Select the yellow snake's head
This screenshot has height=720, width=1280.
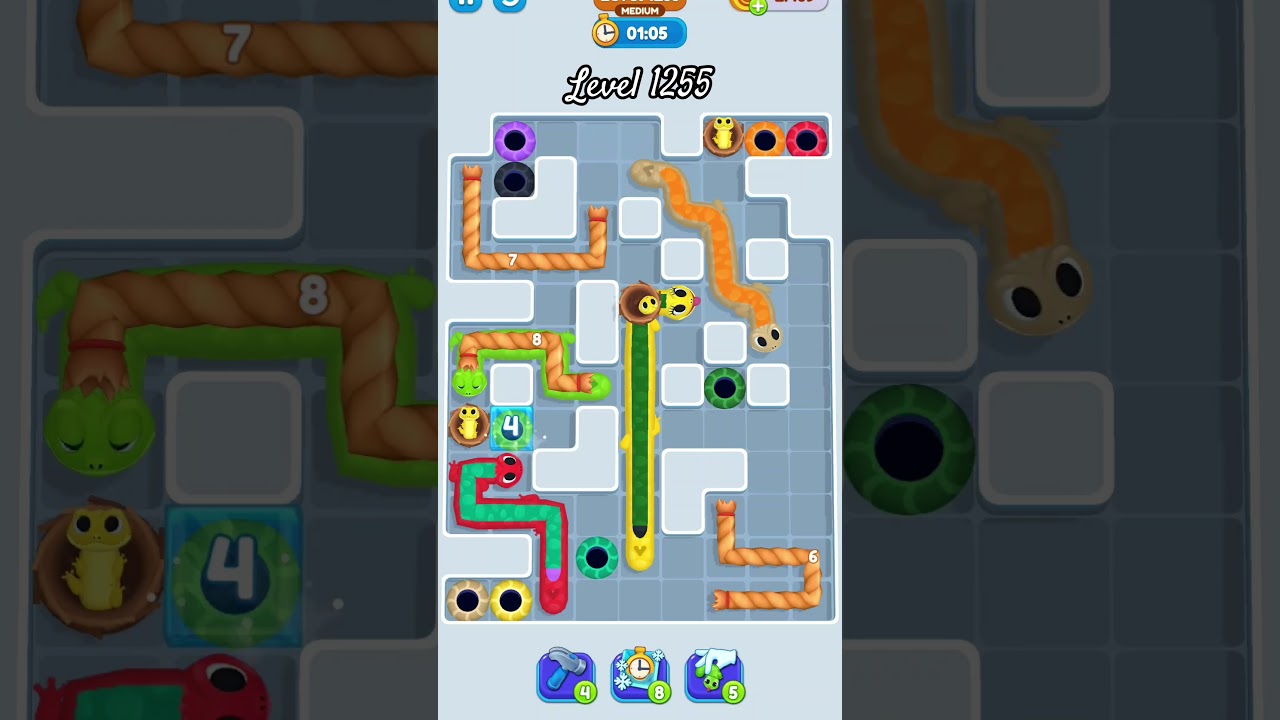pos(678,302)
